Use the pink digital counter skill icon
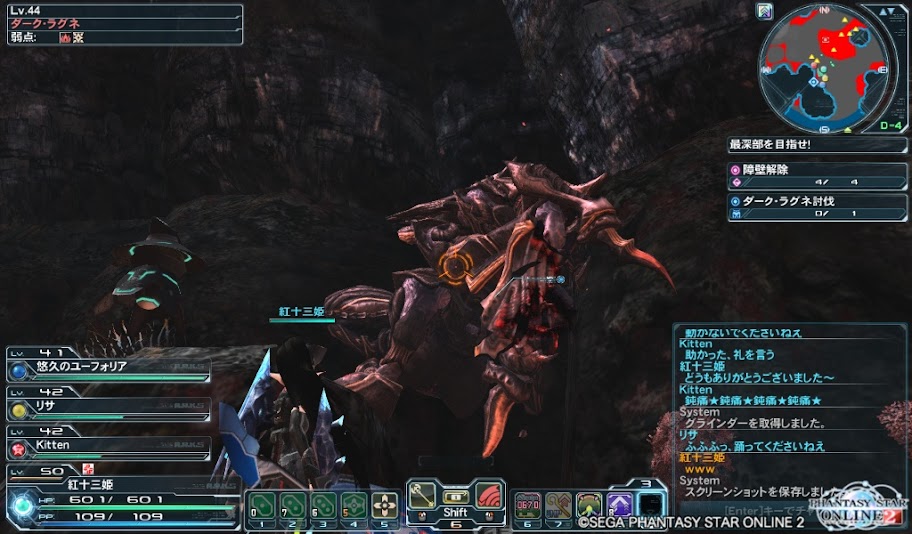912x534 pixels. (x=527, y=505)
